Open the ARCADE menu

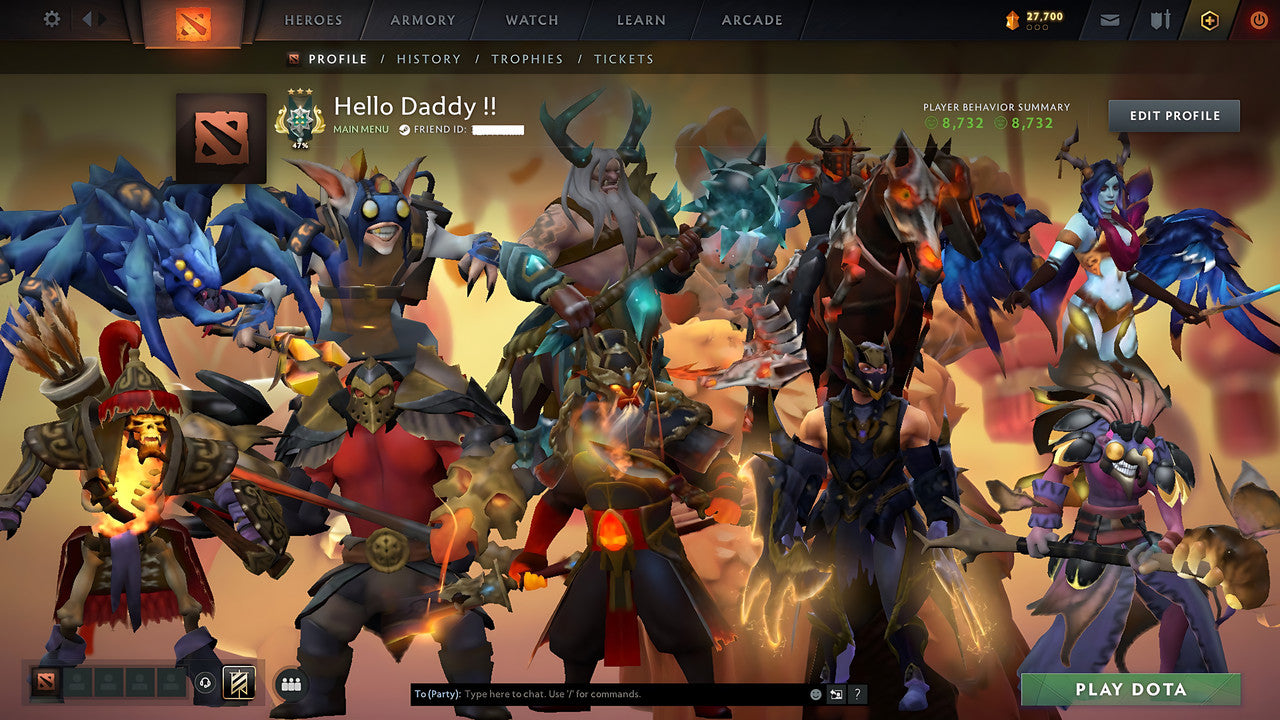click(x=752, y=19)
